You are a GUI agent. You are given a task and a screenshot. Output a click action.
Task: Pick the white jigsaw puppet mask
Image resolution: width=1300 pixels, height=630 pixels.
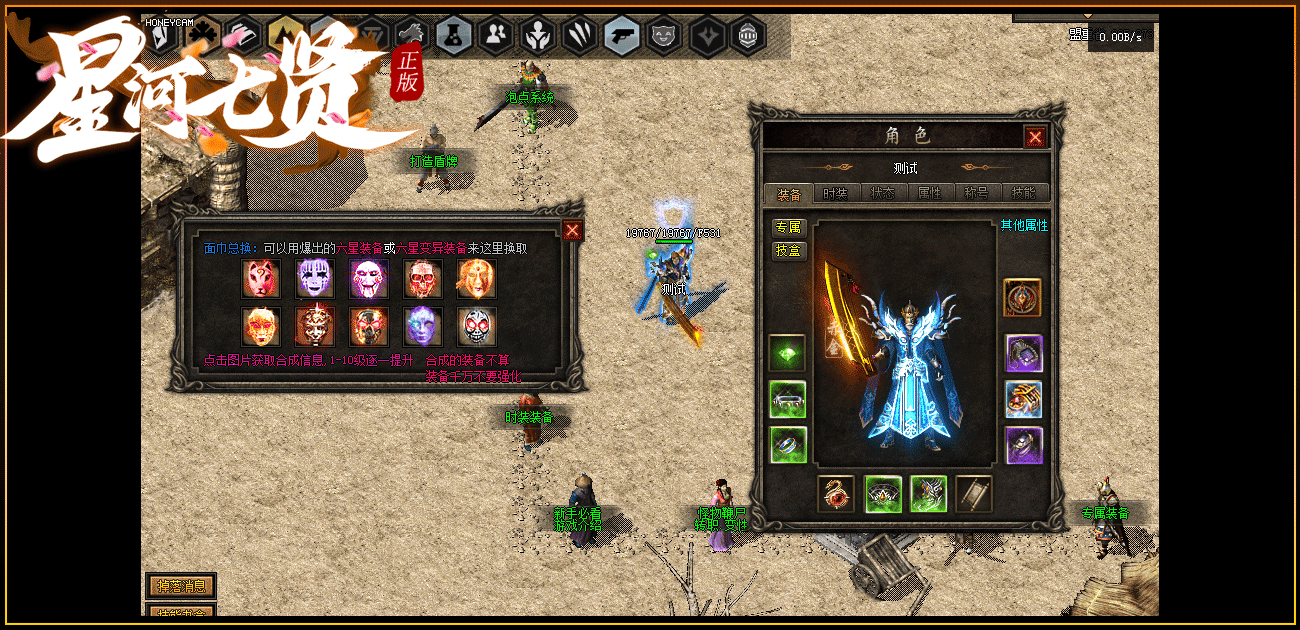(x=369, y=279)
